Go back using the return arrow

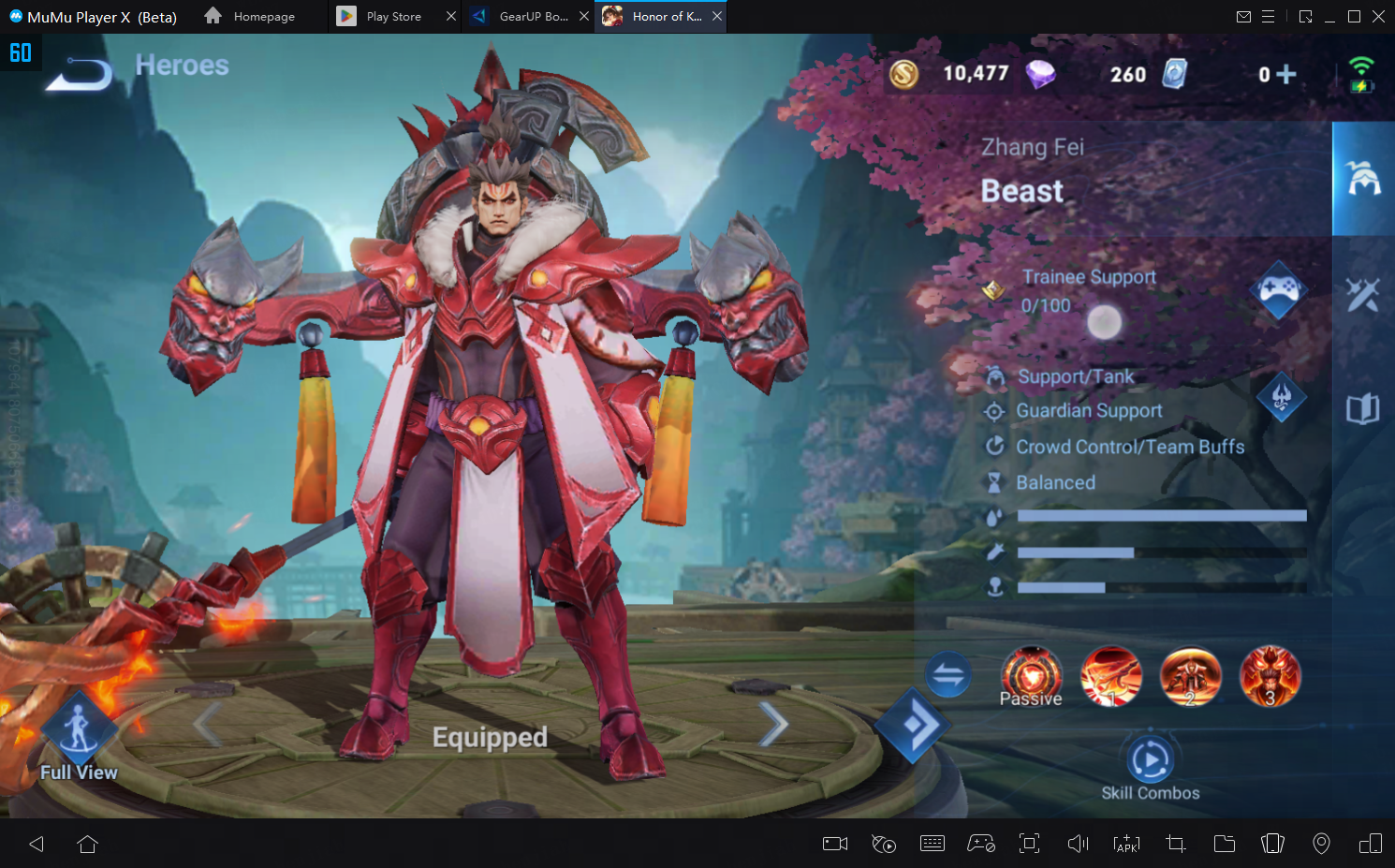click(x=80, y=73)
